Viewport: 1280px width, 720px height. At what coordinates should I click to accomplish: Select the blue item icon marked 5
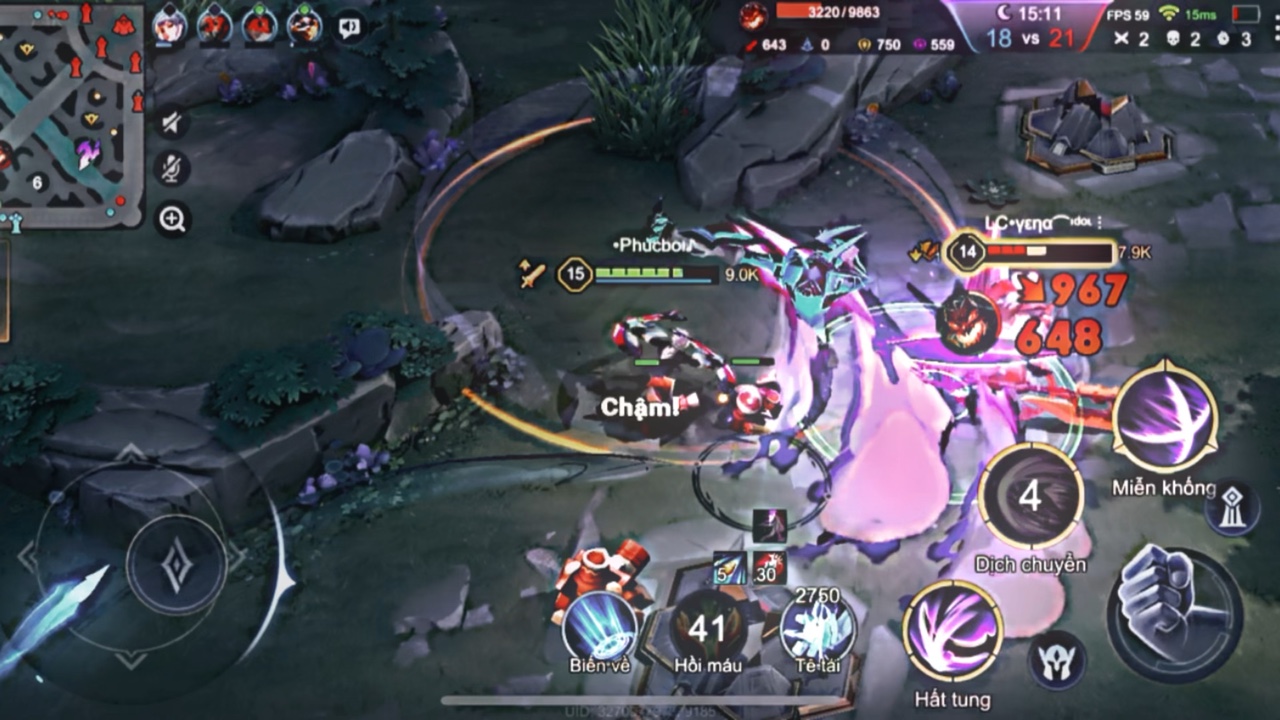click(729, 569)
